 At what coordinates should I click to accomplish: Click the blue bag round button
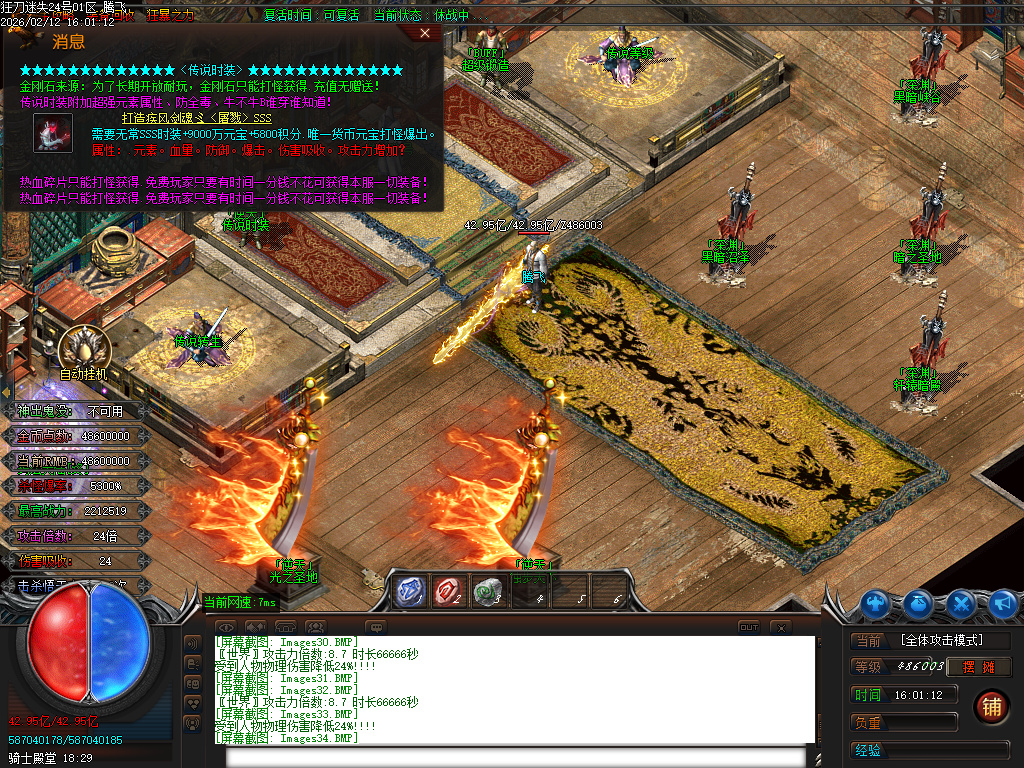919,603
